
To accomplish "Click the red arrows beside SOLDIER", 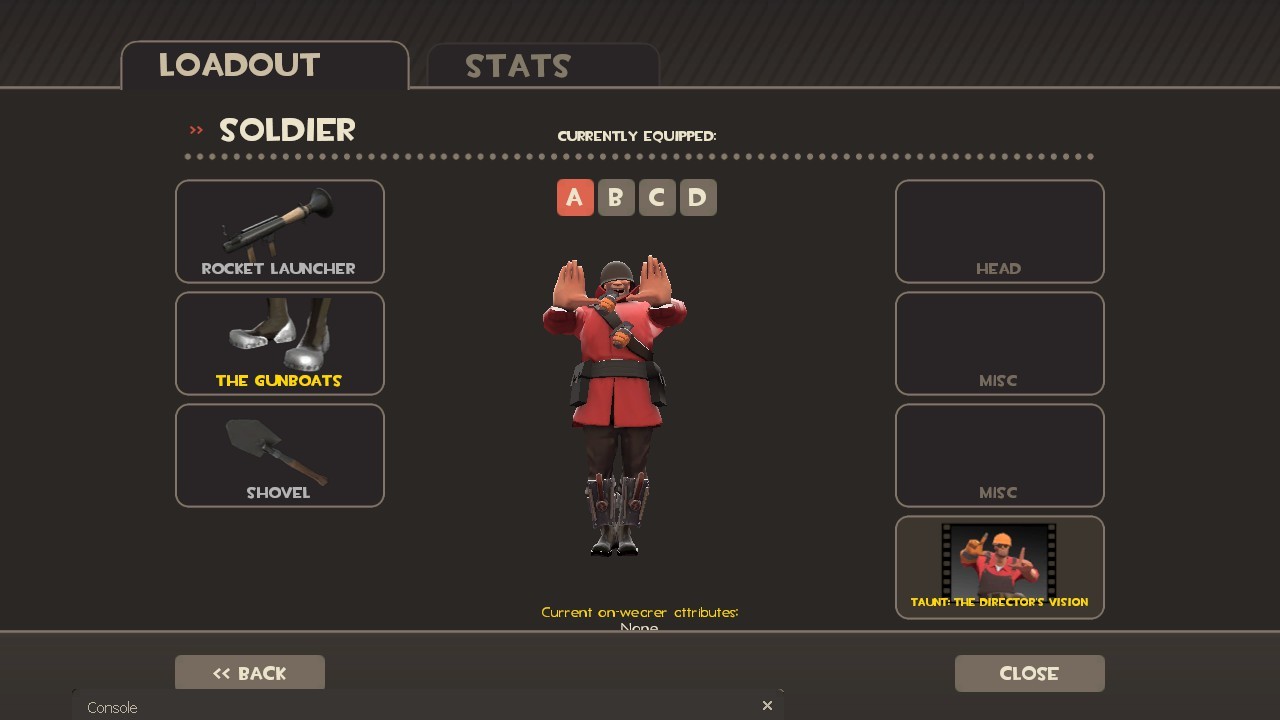I will (194, 129).
